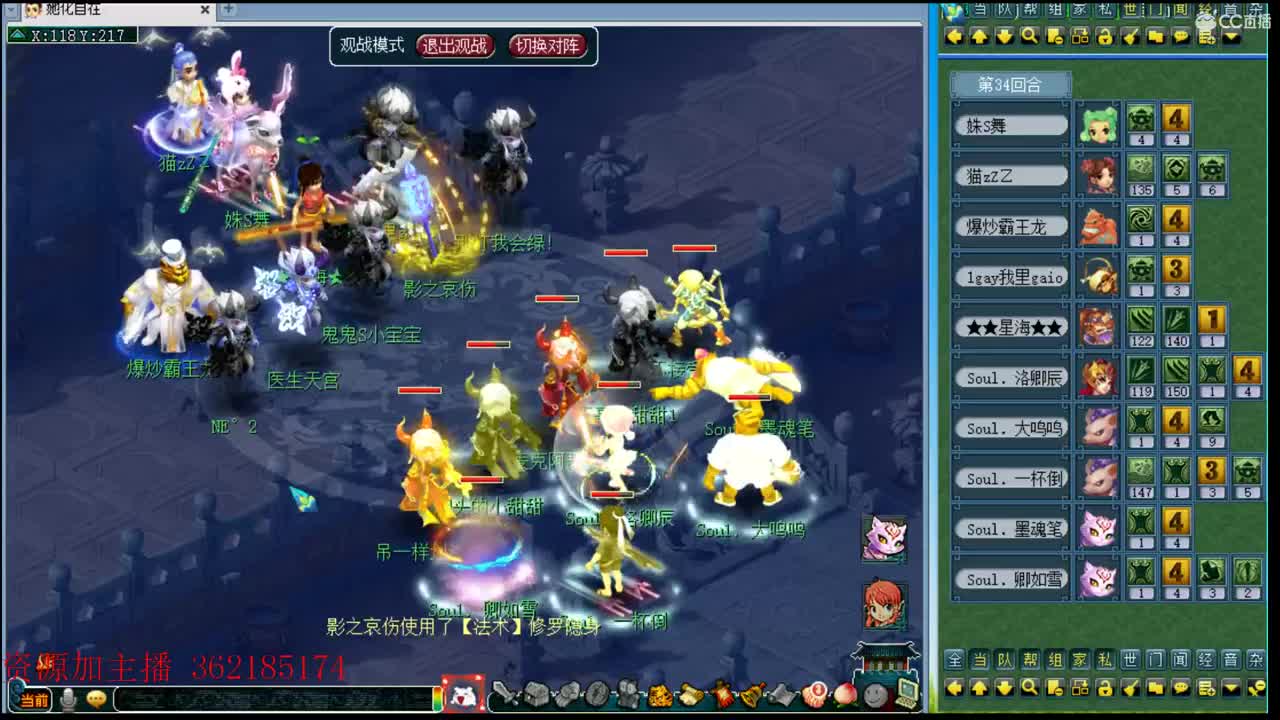Select the 当前 tab at bottom left

pyautogui.click(x=33, y=697)
